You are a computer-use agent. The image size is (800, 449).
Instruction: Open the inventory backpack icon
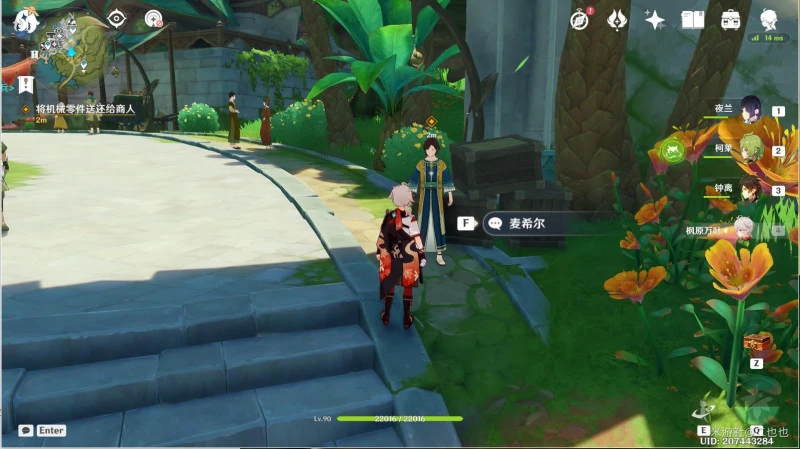730,18
